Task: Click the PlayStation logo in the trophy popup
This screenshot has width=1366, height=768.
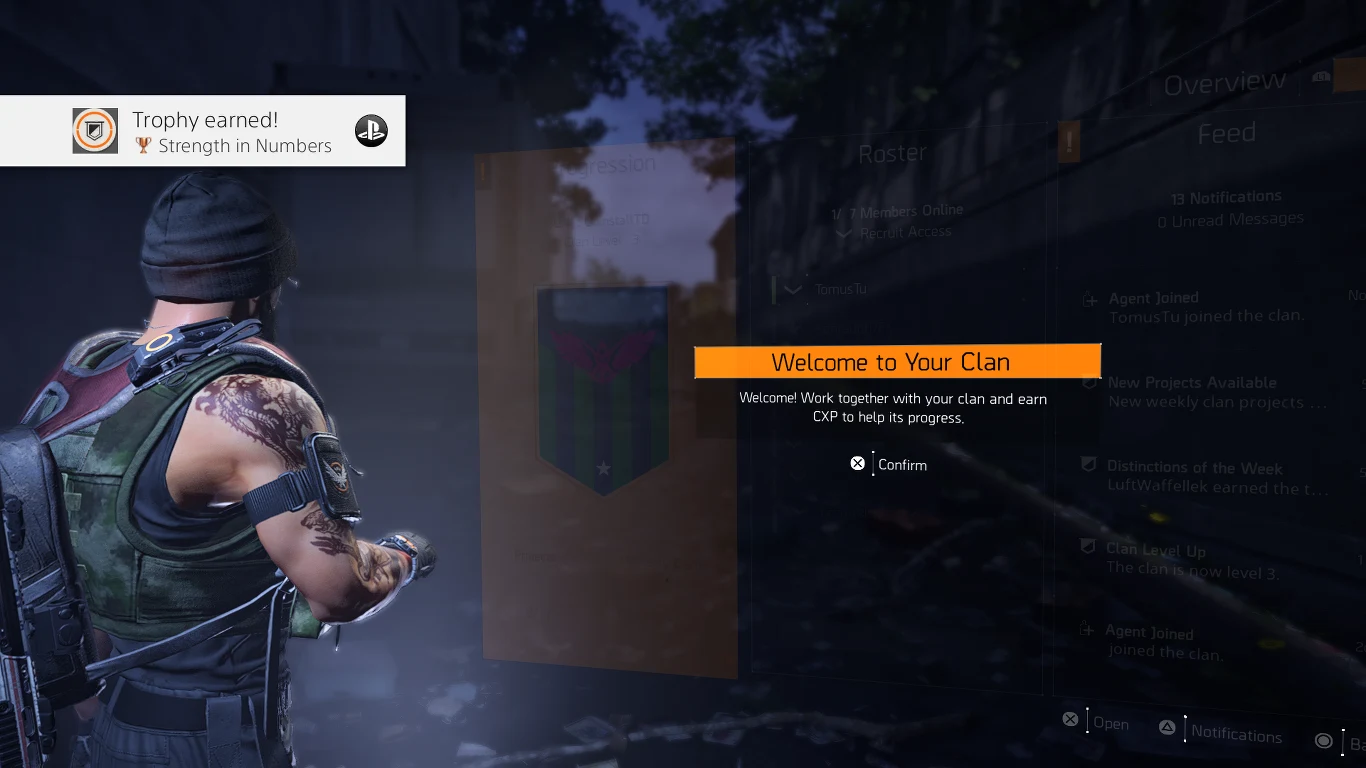Action: click(x=371, y=130)
